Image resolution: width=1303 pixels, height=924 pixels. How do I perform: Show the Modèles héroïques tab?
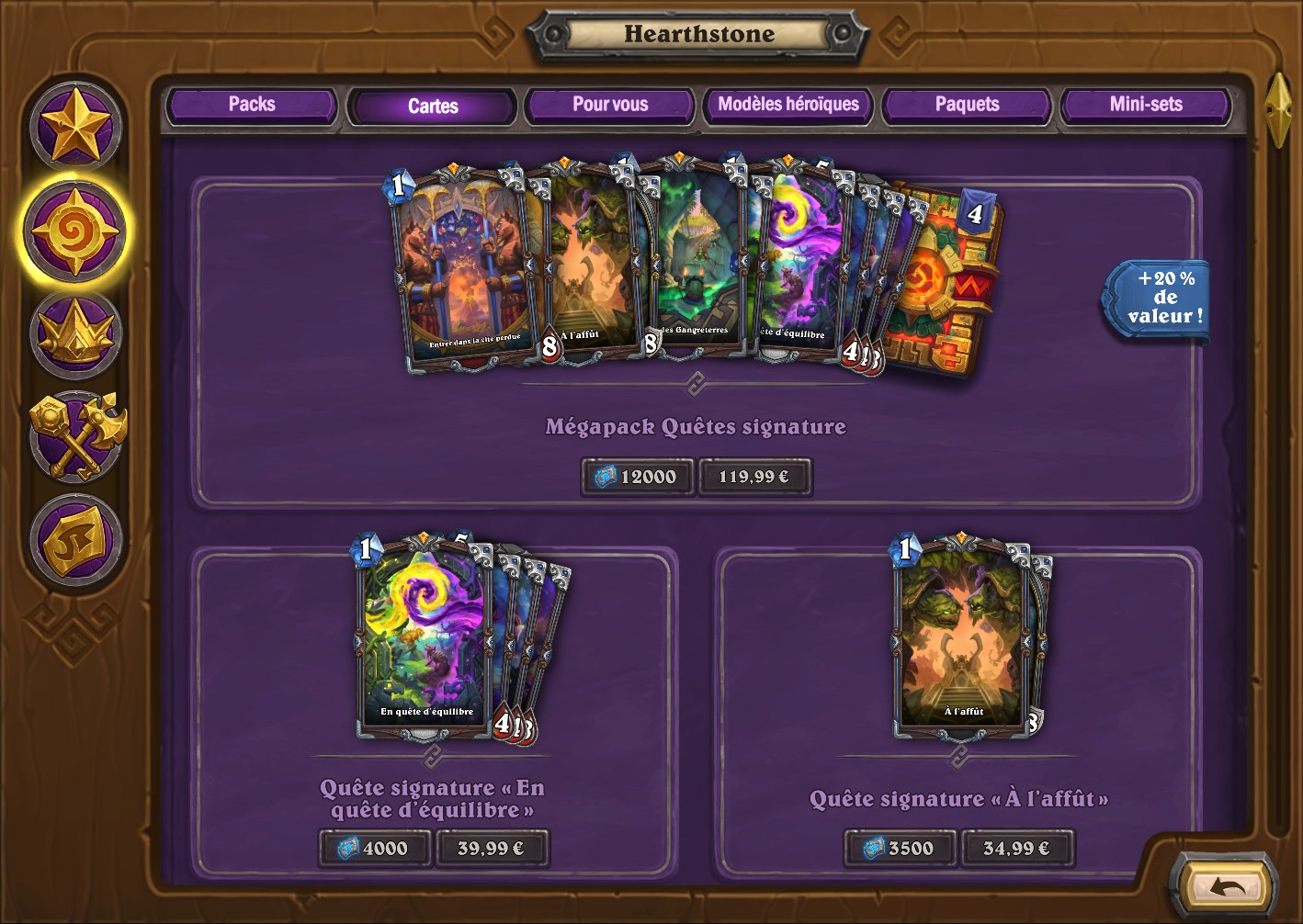tap(787, 105)
